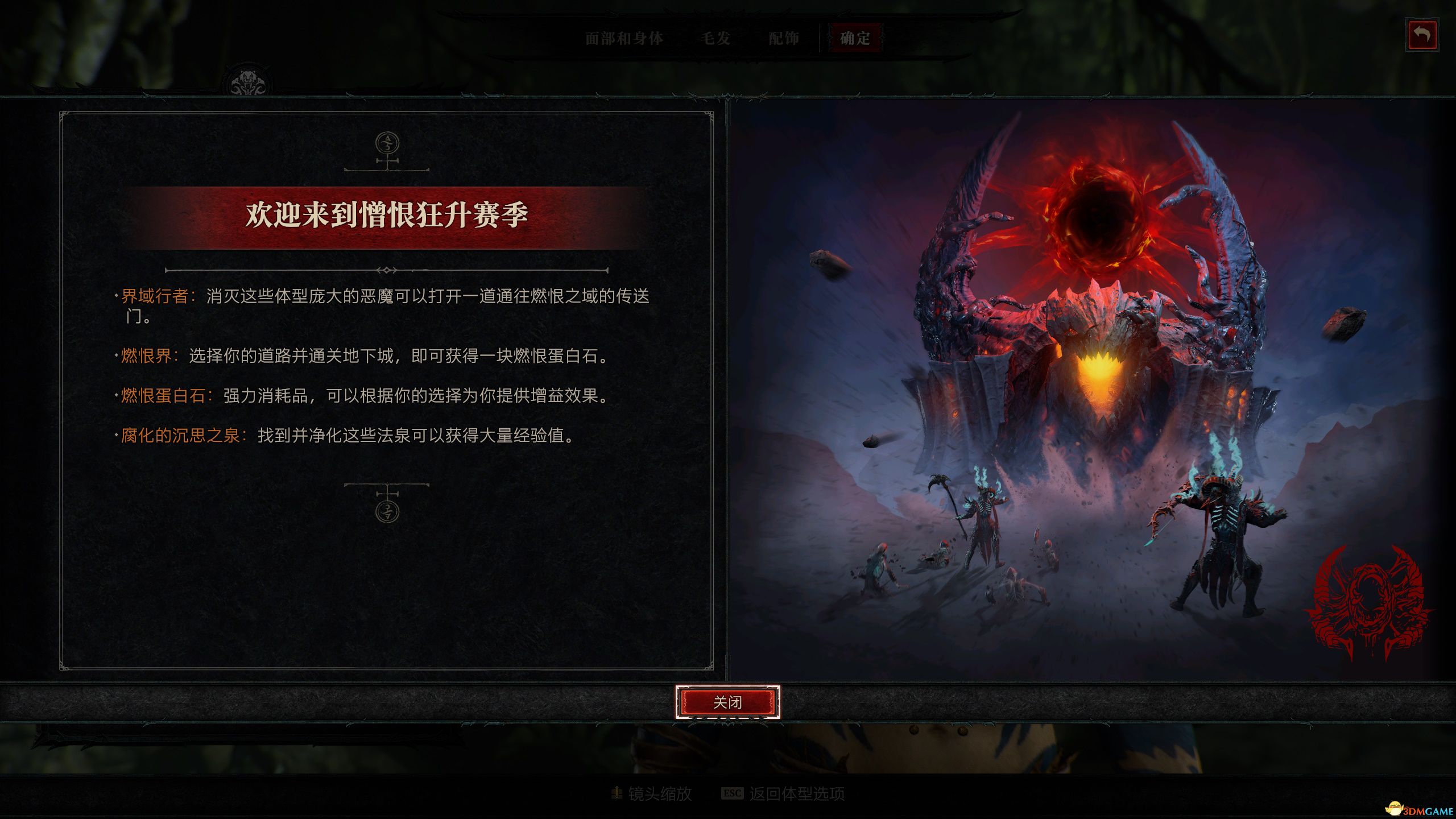This screenshot has width=1456, height=819.
Task: Click the 关闭 button to dismiss the popup
Action: [728, 703]
